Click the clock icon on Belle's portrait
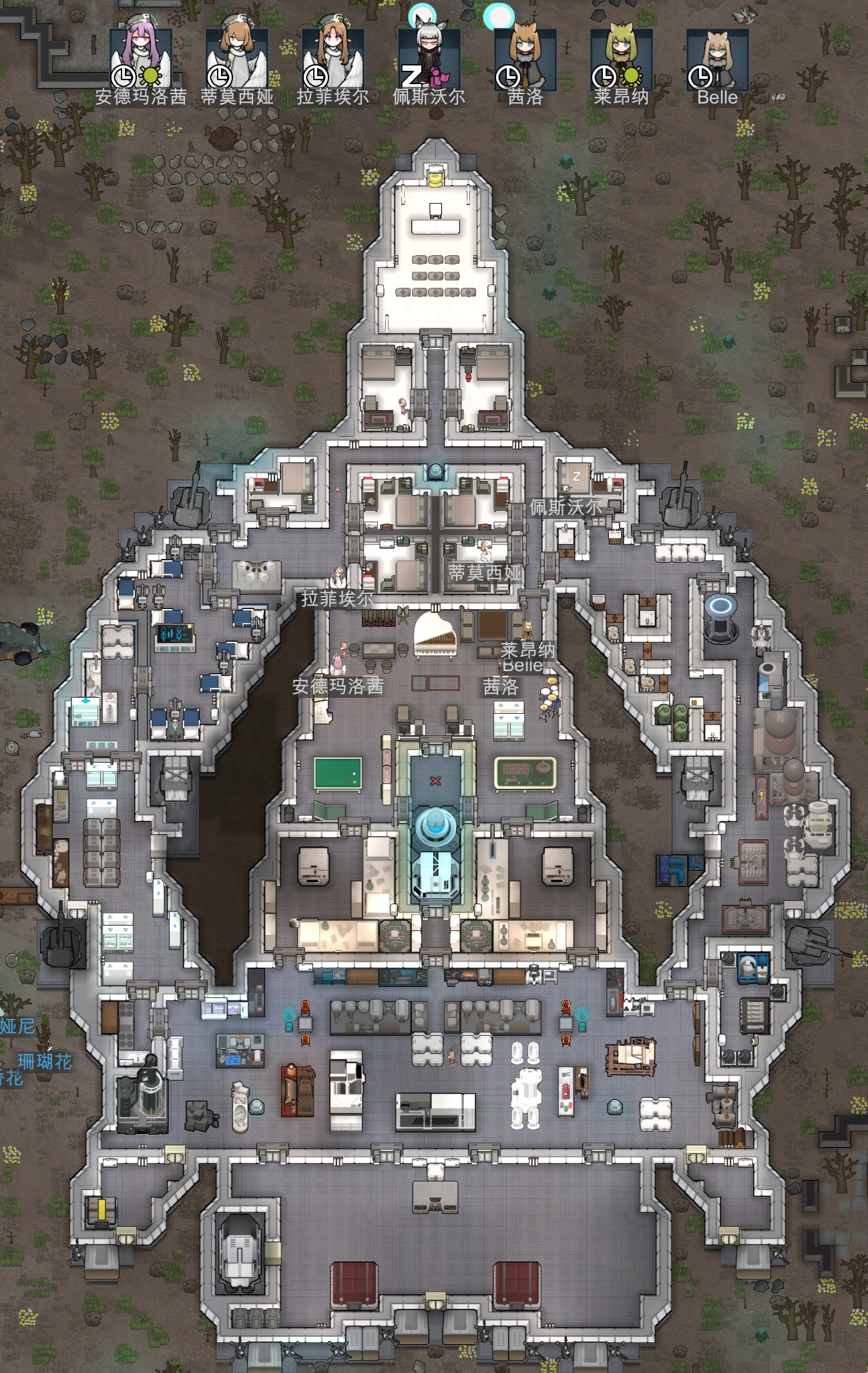 (698, 75)
